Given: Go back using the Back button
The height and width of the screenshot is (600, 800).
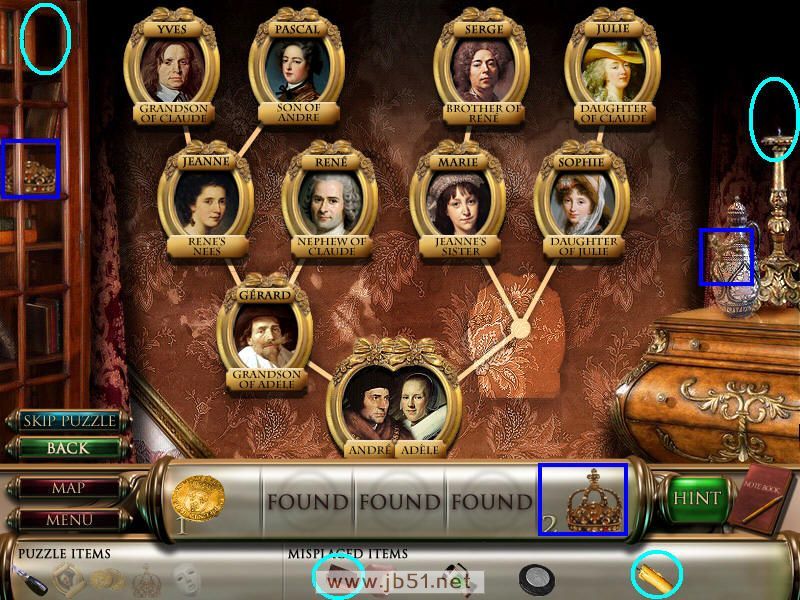Looking at the screenshot, I should (69, 448).
